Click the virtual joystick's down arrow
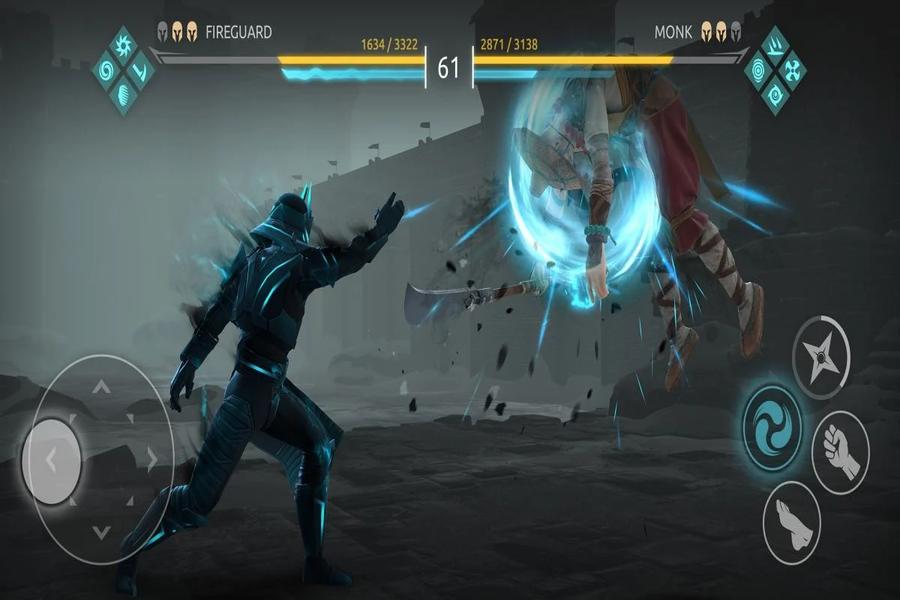Viewport: 900px width, 600px height. coord(100,532)
